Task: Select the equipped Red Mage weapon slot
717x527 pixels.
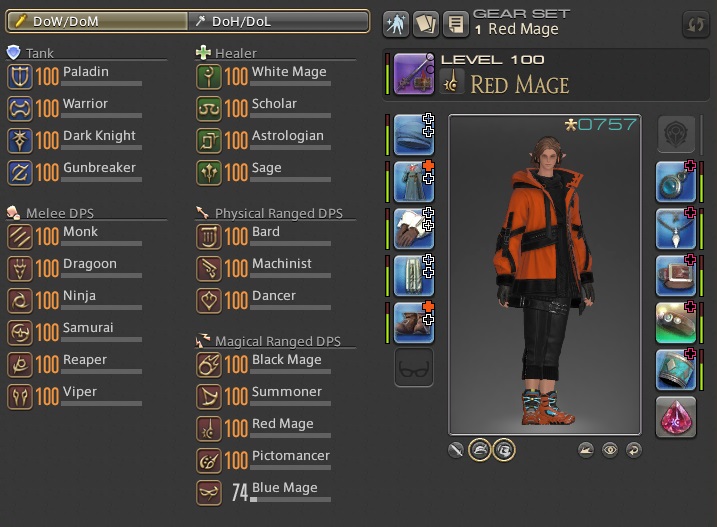Action: (x=414, y=74)
